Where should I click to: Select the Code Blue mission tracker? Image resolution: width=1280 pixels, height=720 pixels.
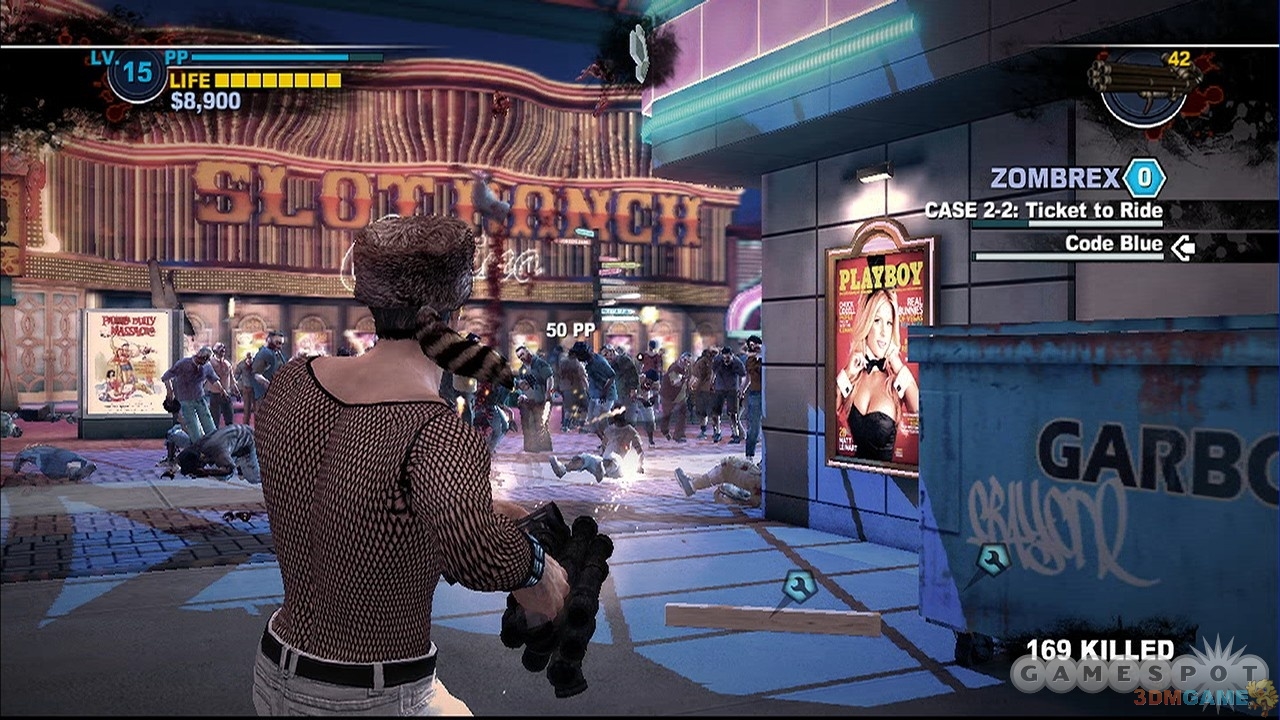(1113, 244)
